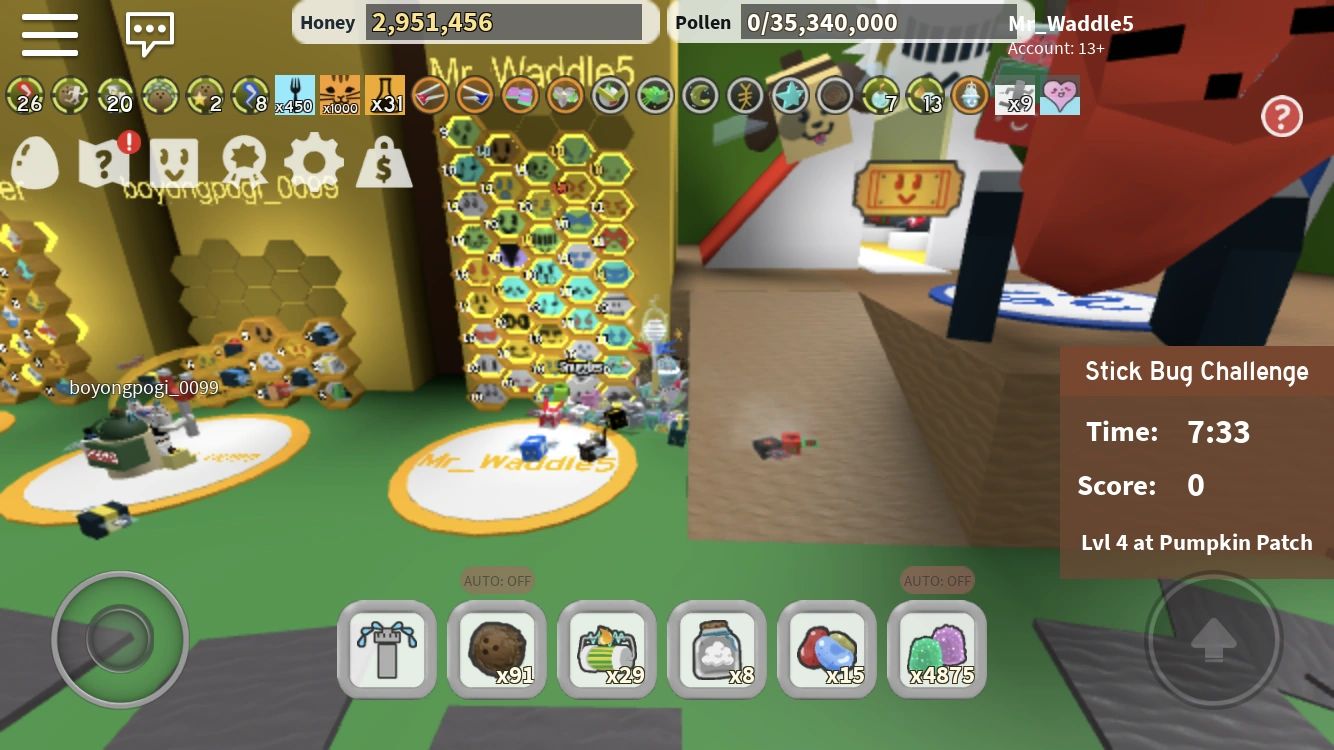Viewport: 1334px width, 750px height.
Task: Open the Roblox hamburger menu
Action: coord(49,35)
